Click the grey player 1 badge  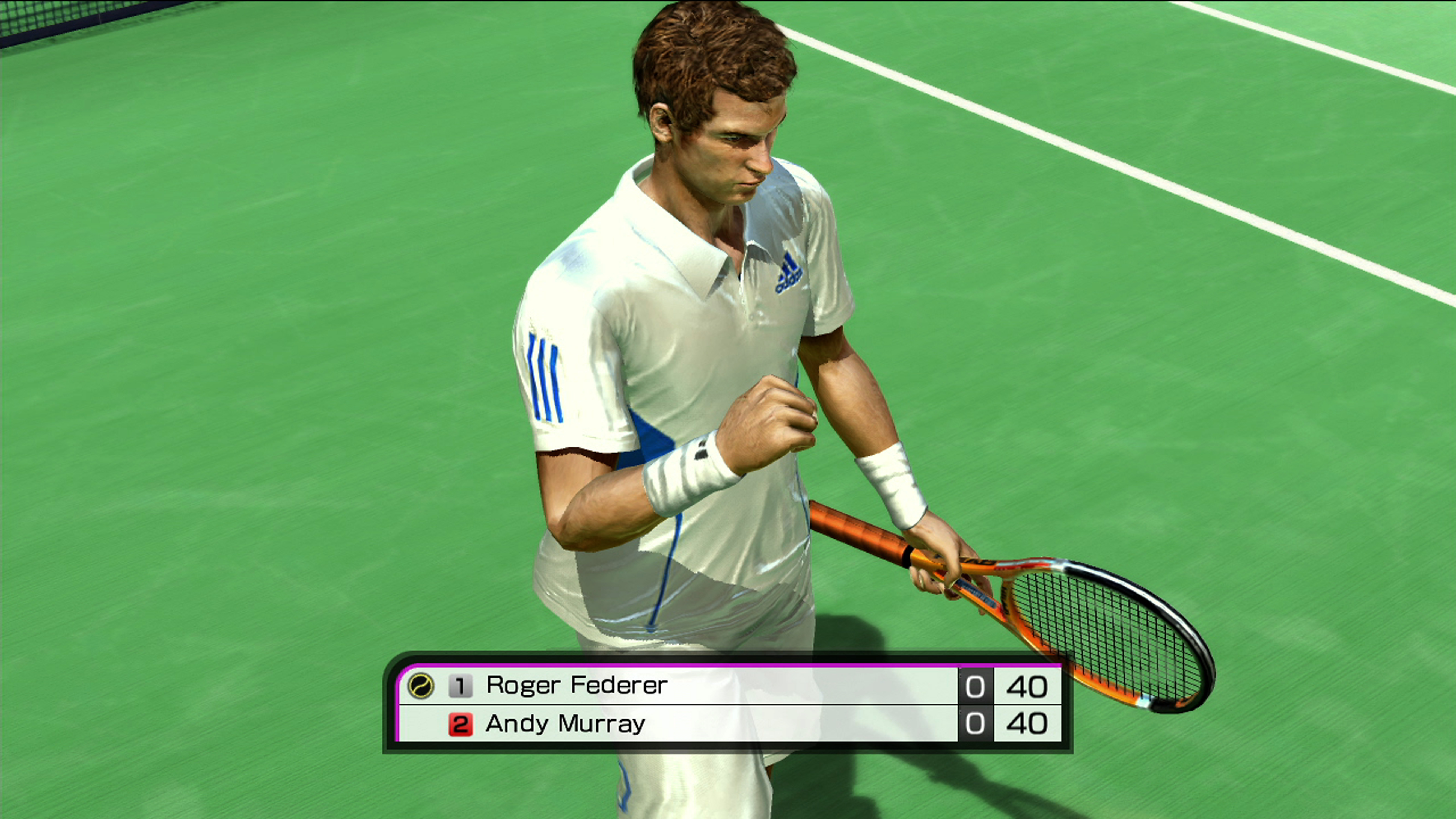[x=460, y=686]
